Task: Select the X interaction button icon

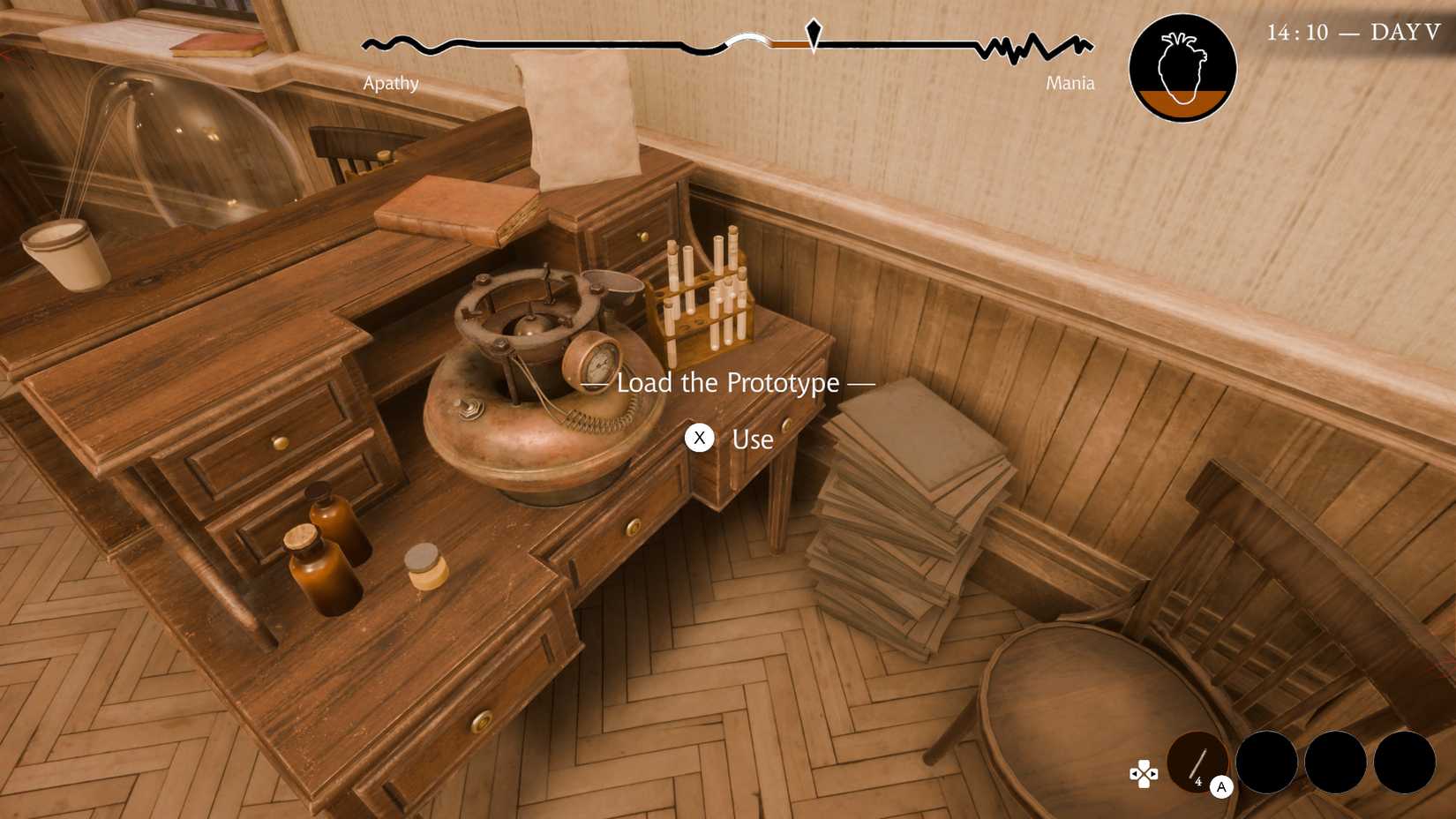Action: point(700,438)
